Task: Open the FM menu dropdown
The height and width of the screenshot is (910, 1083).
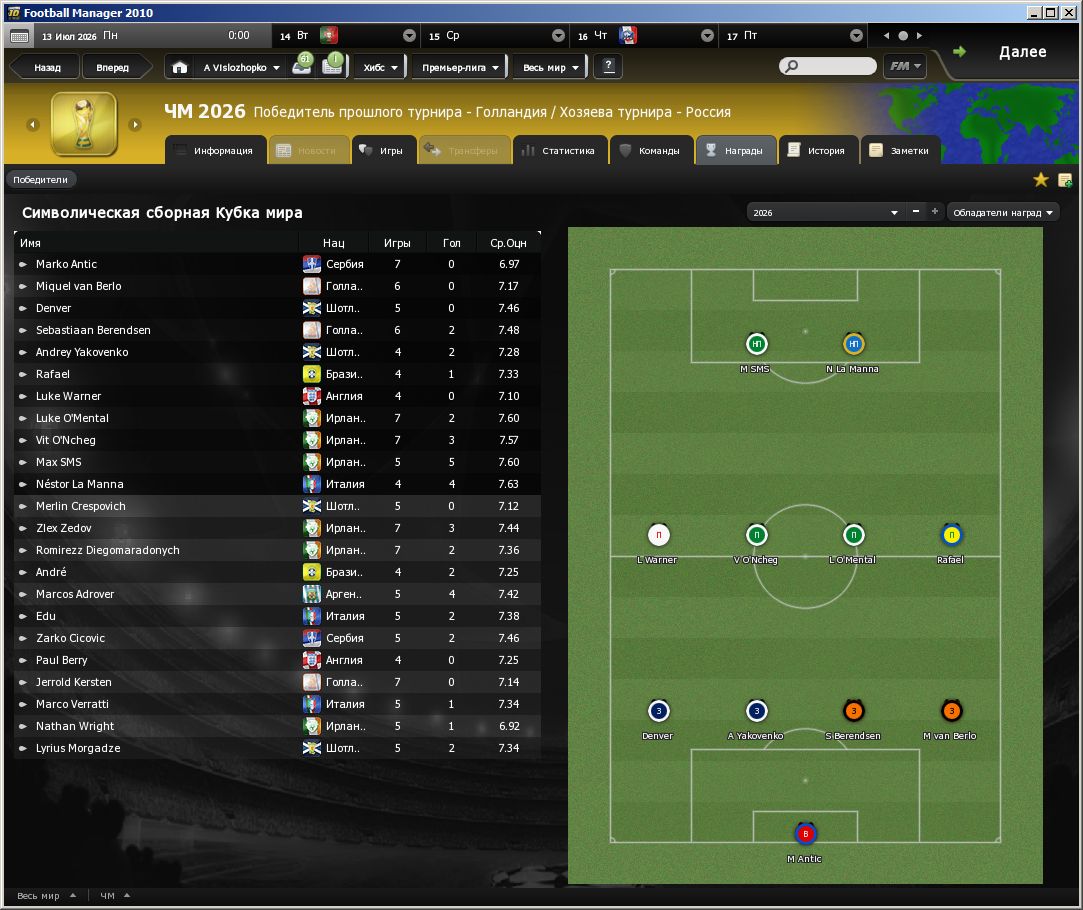Action: point(903,67)
